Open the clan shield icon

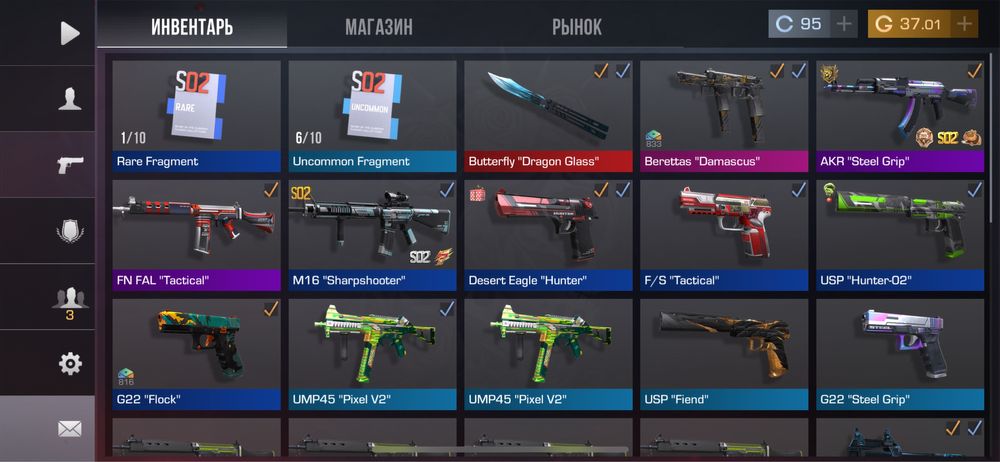click(69, 231)
